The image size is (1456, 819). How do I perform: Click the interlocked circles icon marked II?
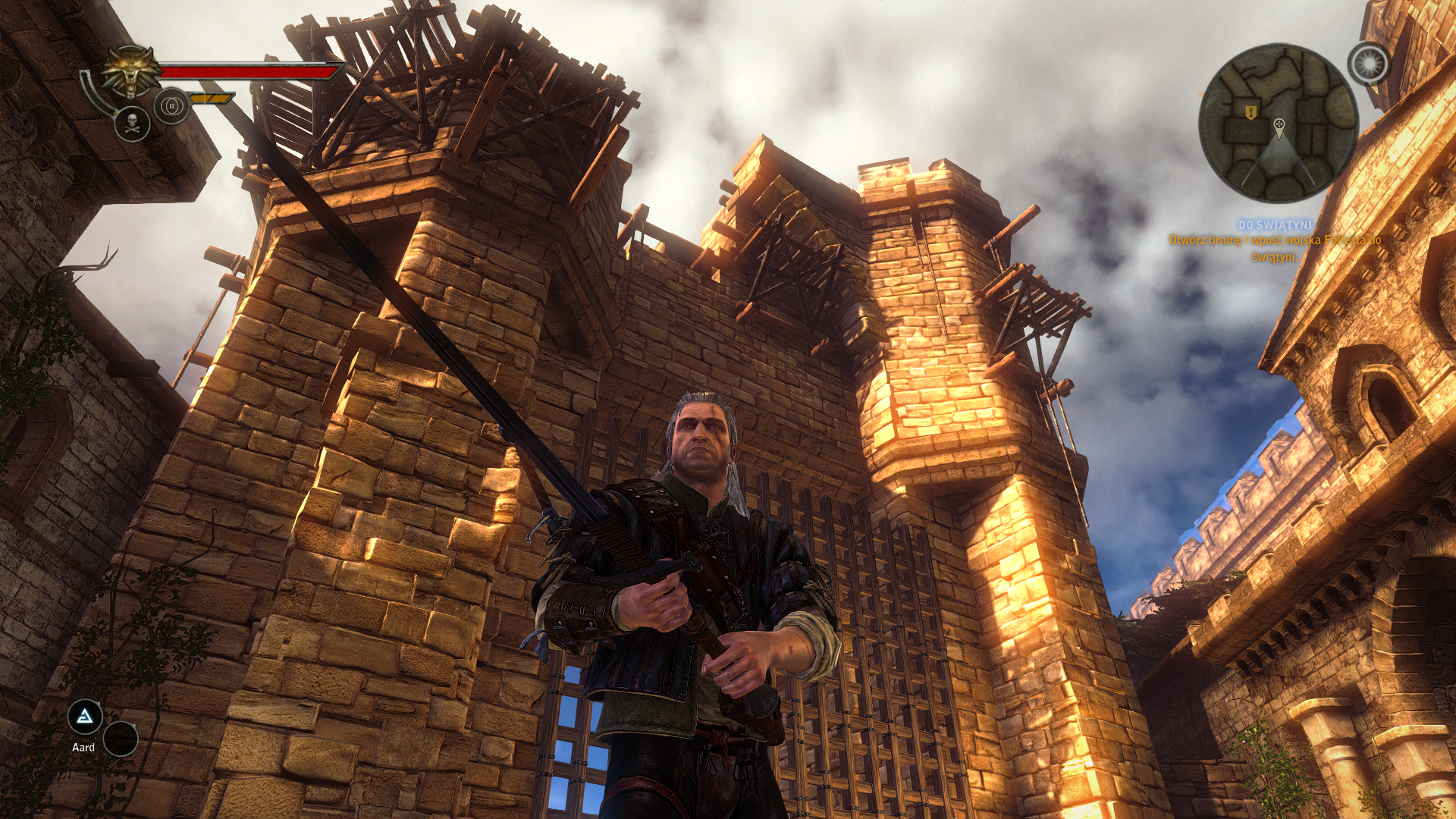click(x=171, y=106)
